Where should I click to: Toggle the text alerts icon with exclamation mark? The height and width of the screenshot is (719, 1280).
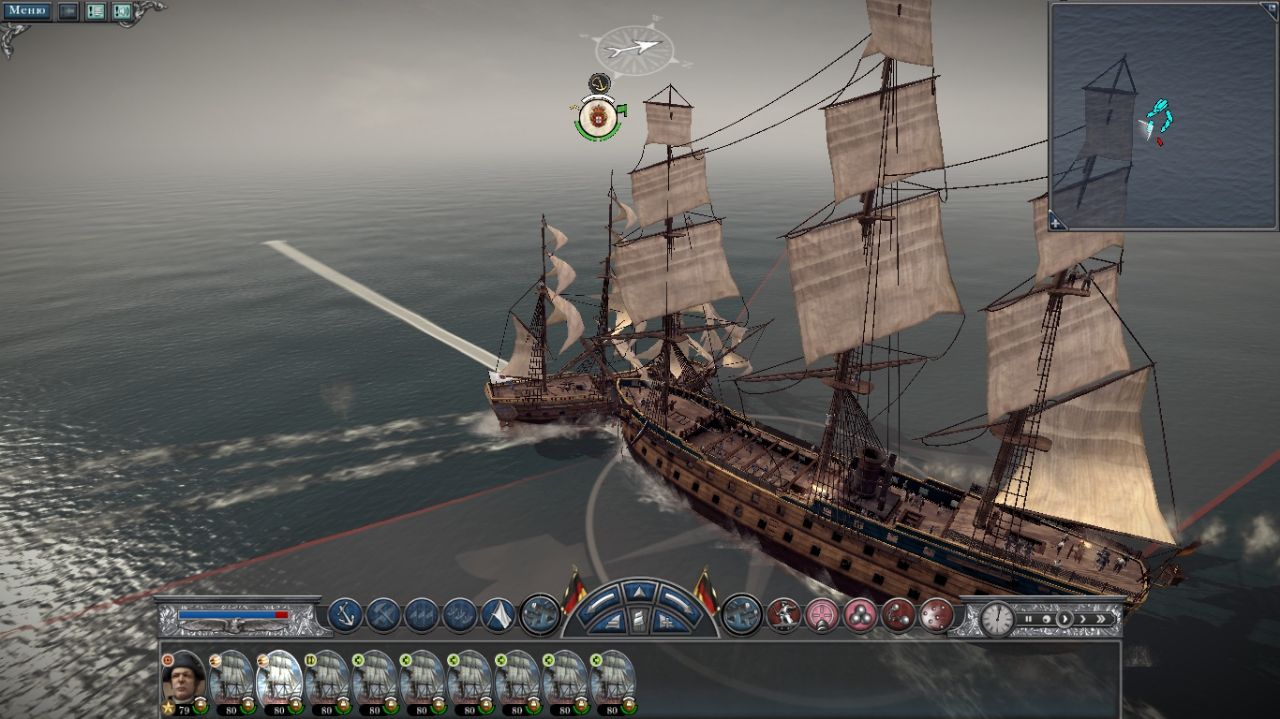pyautogui.click(x=96, y=12)
